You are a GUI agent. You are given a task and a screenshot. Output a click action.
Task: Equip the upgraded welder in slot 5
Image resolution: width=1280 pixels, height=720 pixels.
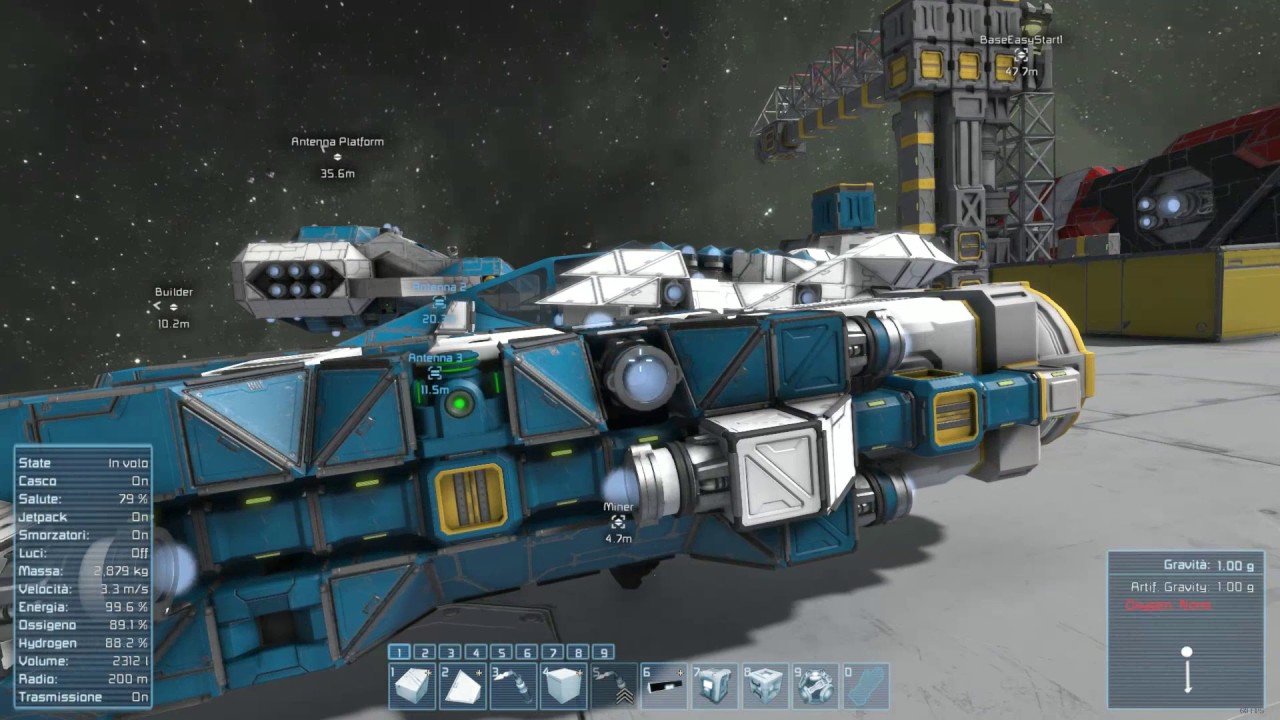click(614, 686)
